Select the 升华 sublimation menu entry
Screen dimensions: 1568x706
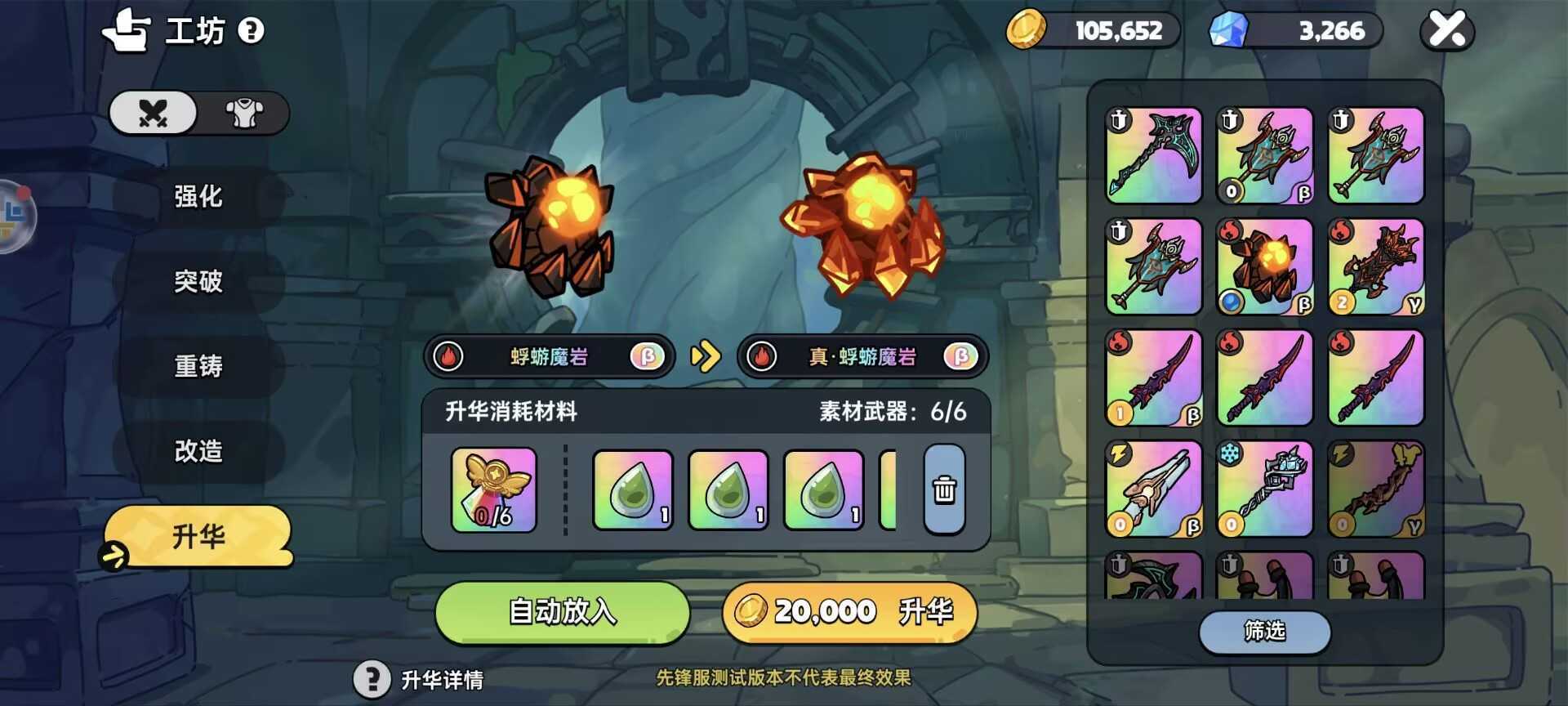pyautogui.click(x=198, y=536)
